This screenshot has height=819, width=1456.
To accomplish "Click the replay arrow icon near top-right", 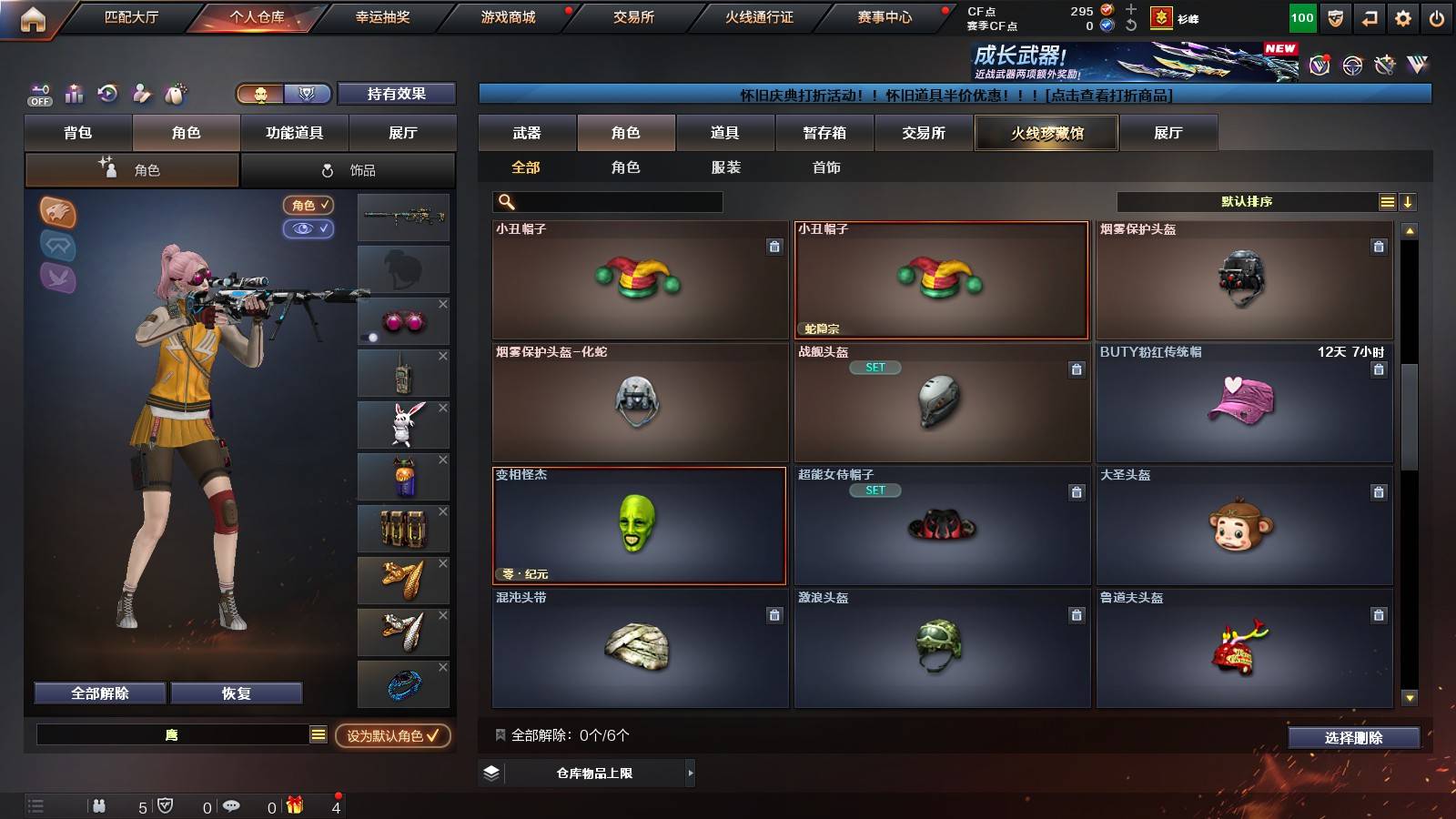I will point(1368,16).
